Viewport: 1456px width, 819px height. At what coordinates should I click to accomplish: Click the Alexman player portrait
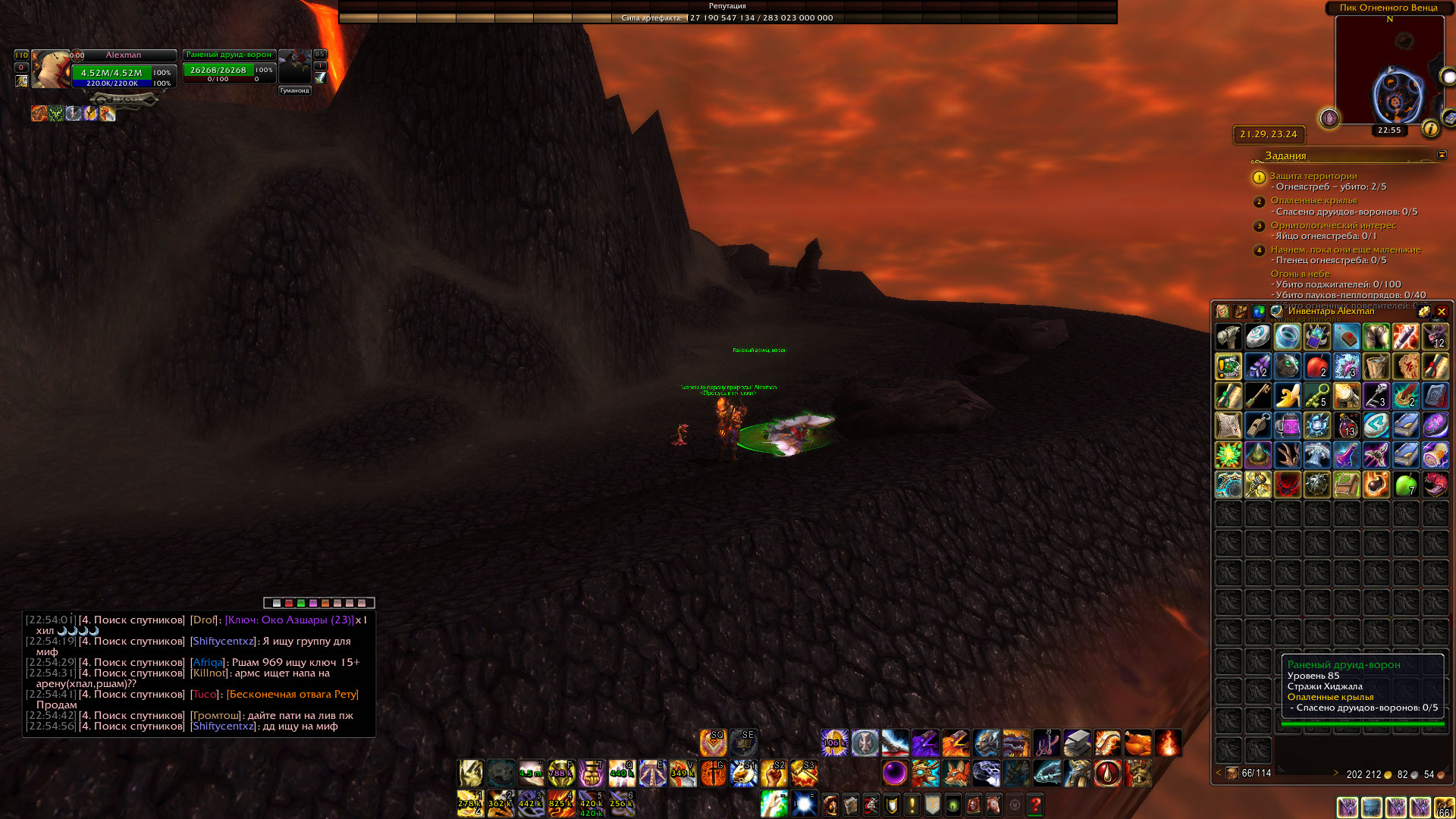coord(50,70)
